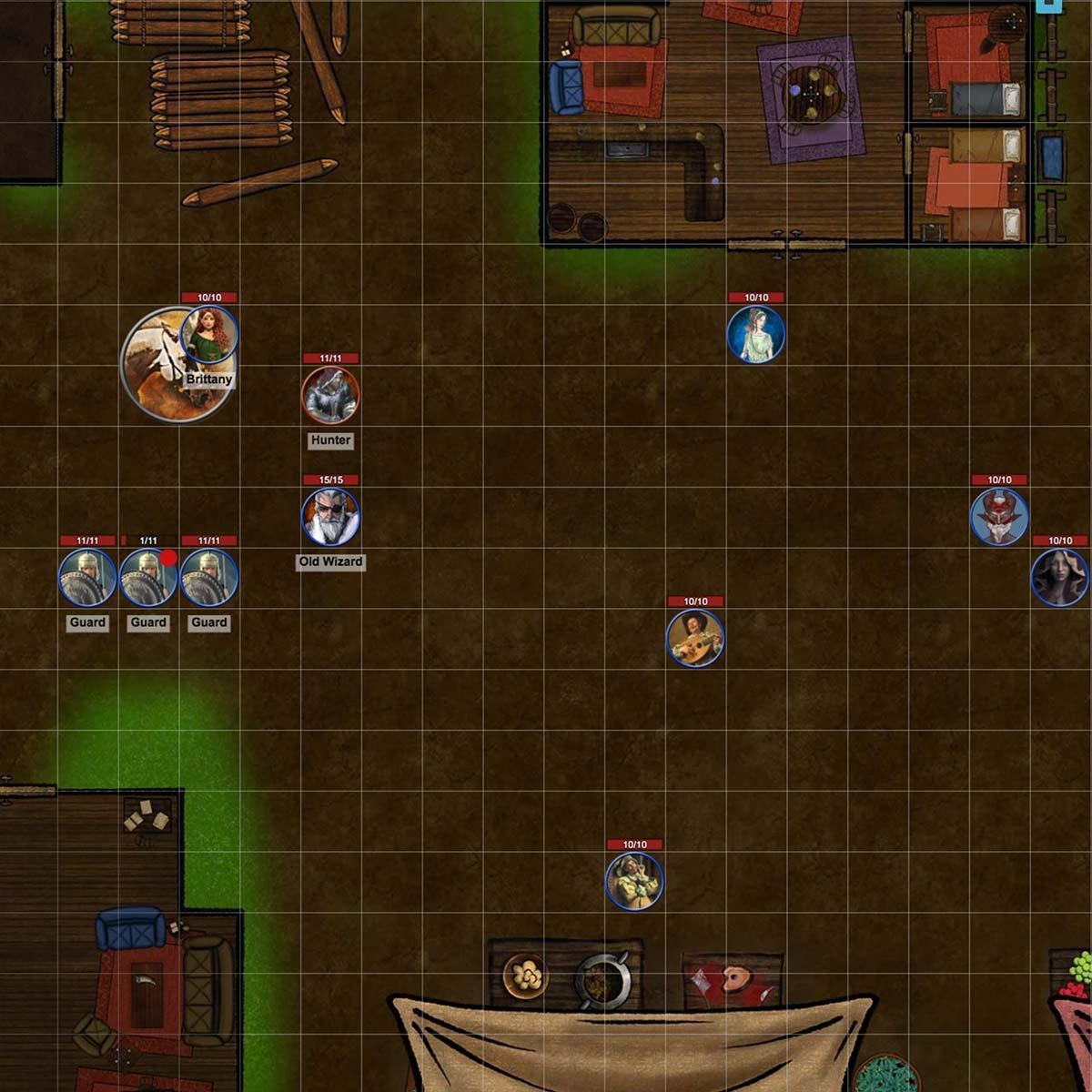Select the Guard token with red marker
The width and height of the screenshot is (1092, 1092).
pos(148,577)
